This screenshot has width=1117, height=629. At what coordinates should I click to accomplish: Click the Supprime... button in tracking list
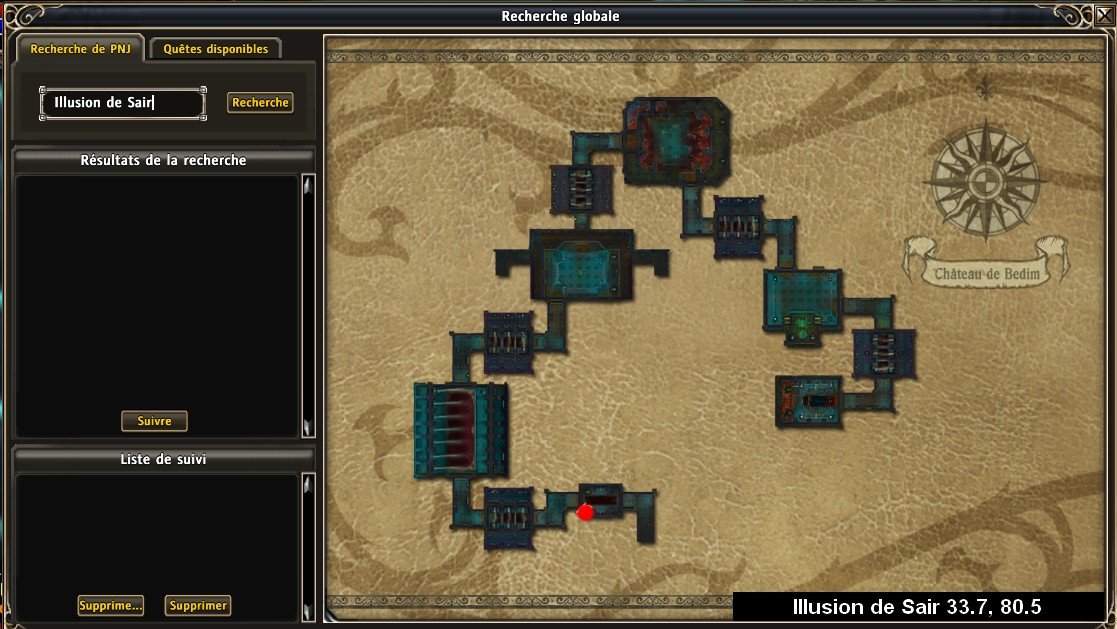pyautogui.click(x=110, y=605)
